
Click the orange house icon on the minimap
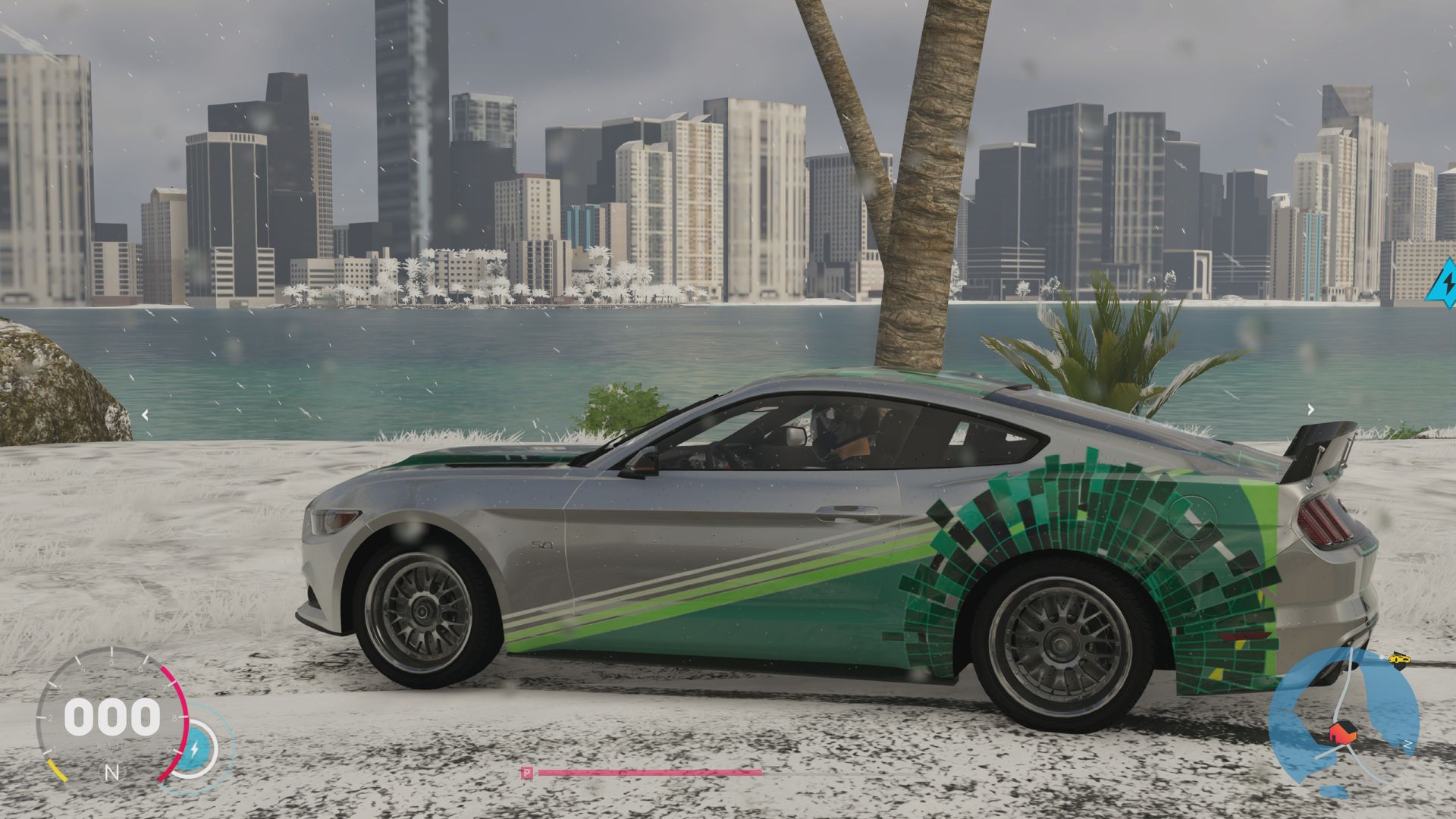point(1343,732)
